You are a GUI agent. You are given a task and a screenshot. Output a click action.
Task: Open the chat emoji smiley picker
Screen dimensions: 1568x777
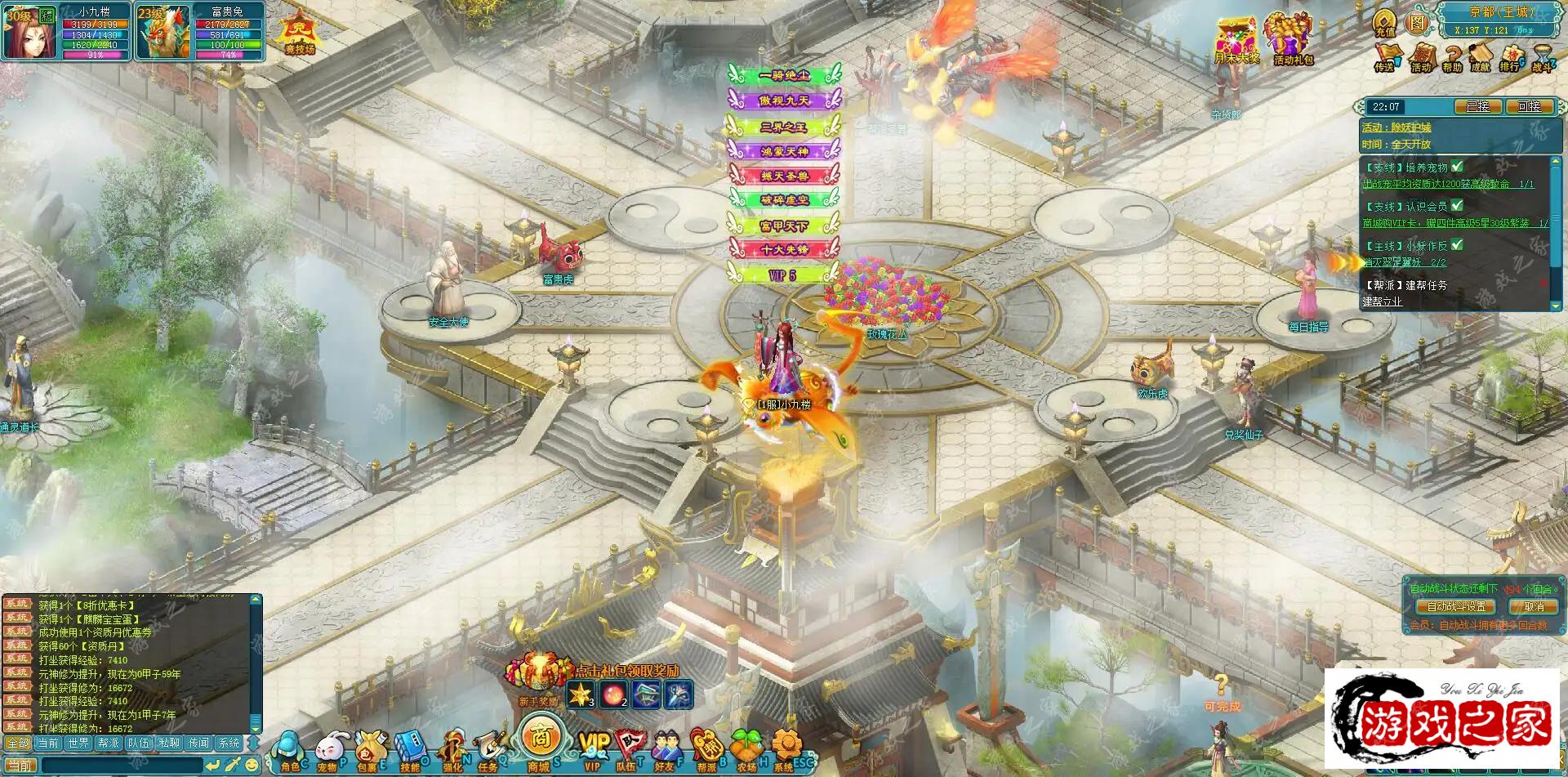tap(252, 766)
